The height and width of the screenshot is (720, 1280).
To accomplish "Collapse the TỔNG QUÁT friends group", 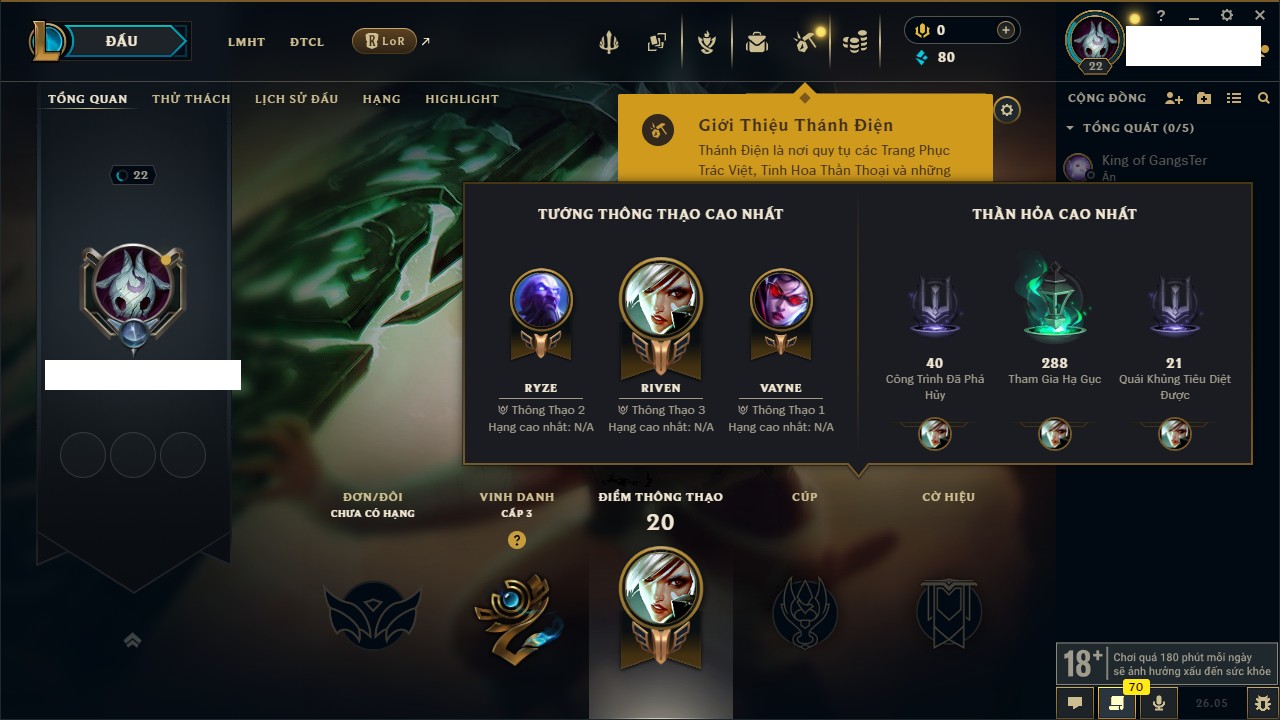I will point(1070,128).
